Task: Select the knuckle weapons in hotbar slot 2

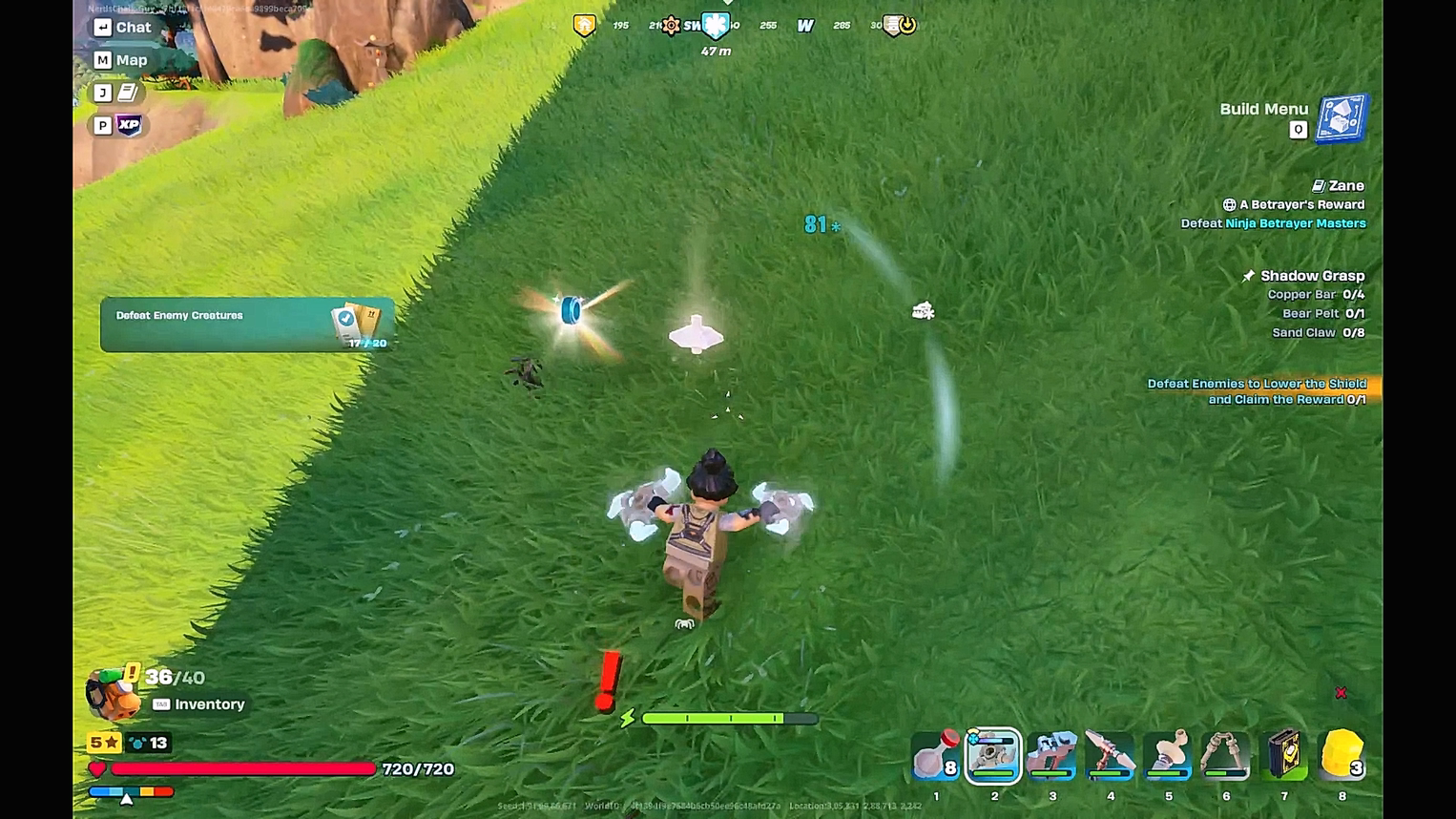Action: click(x=994, y=756)
